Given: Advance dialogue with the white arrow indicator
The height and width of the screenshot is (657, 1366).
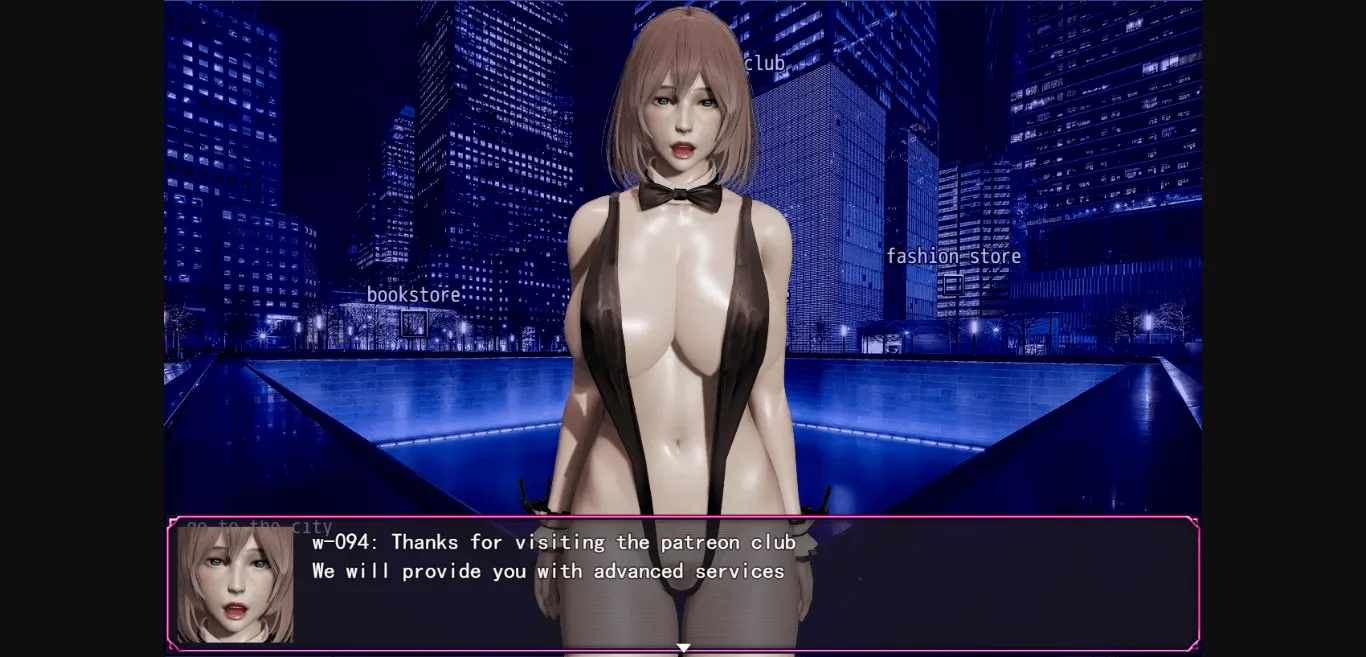Looking at the screenshot, I should pos(683,648).
